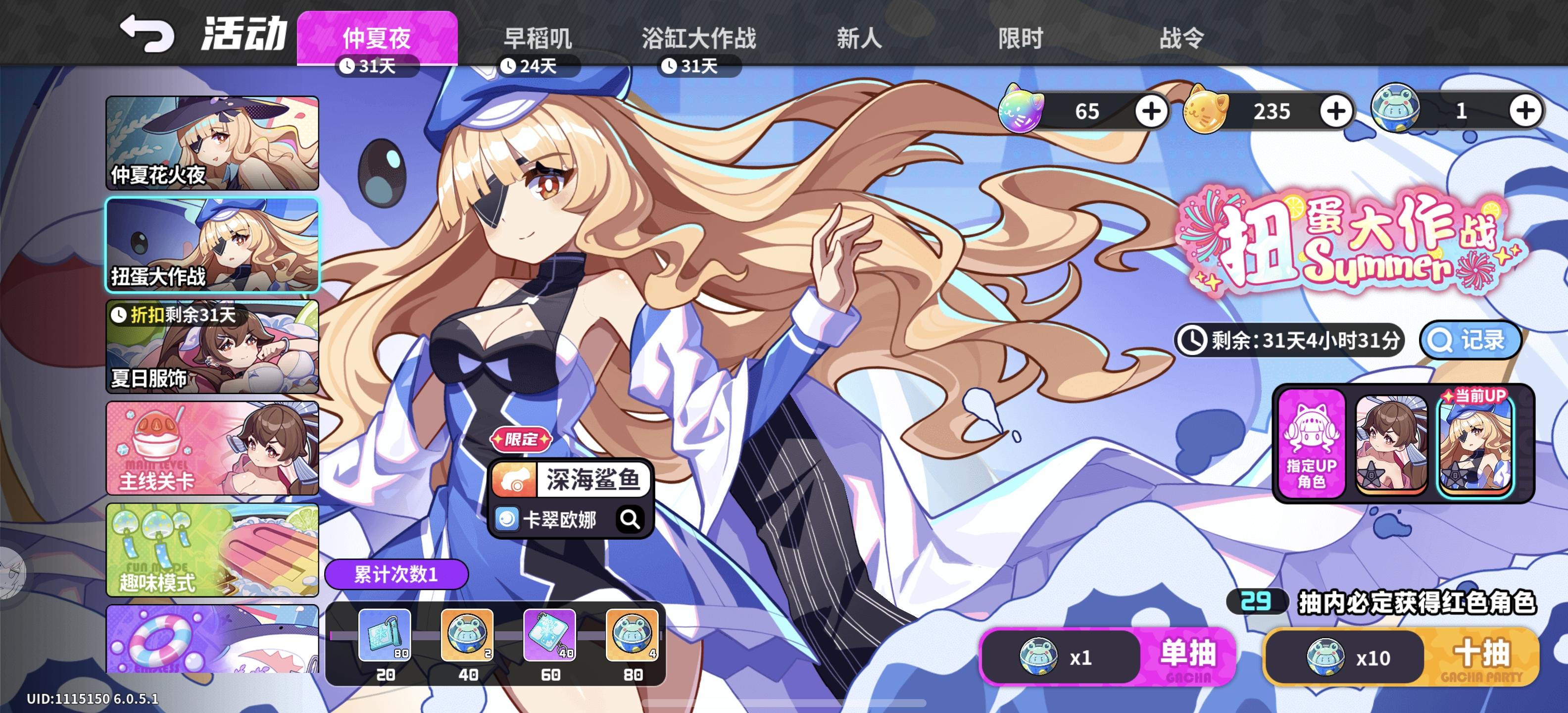
Task: Open the 新人 section
Action: click(858, 38)
